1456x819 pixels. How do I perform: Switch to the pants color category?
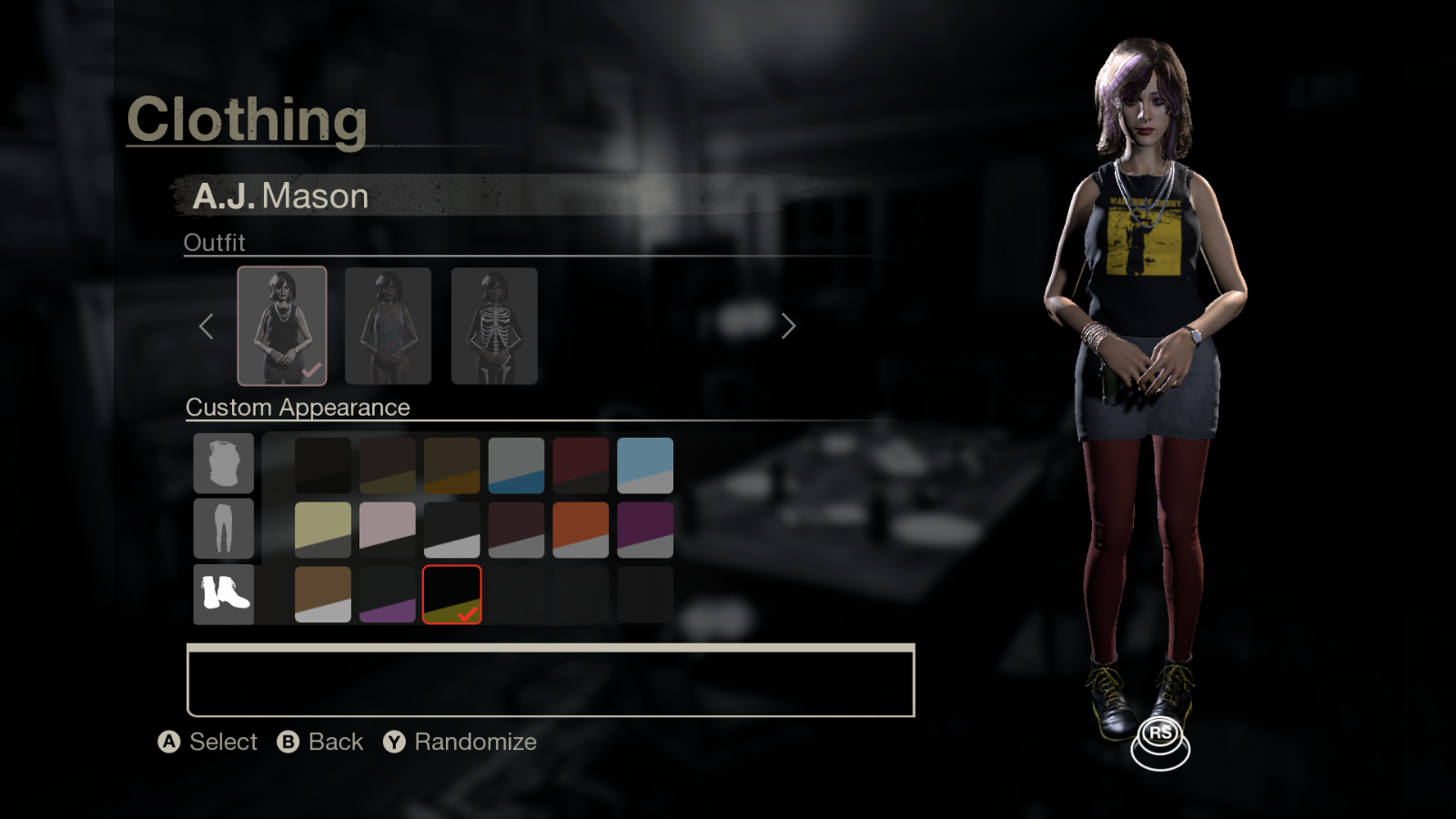pos(223,528)
